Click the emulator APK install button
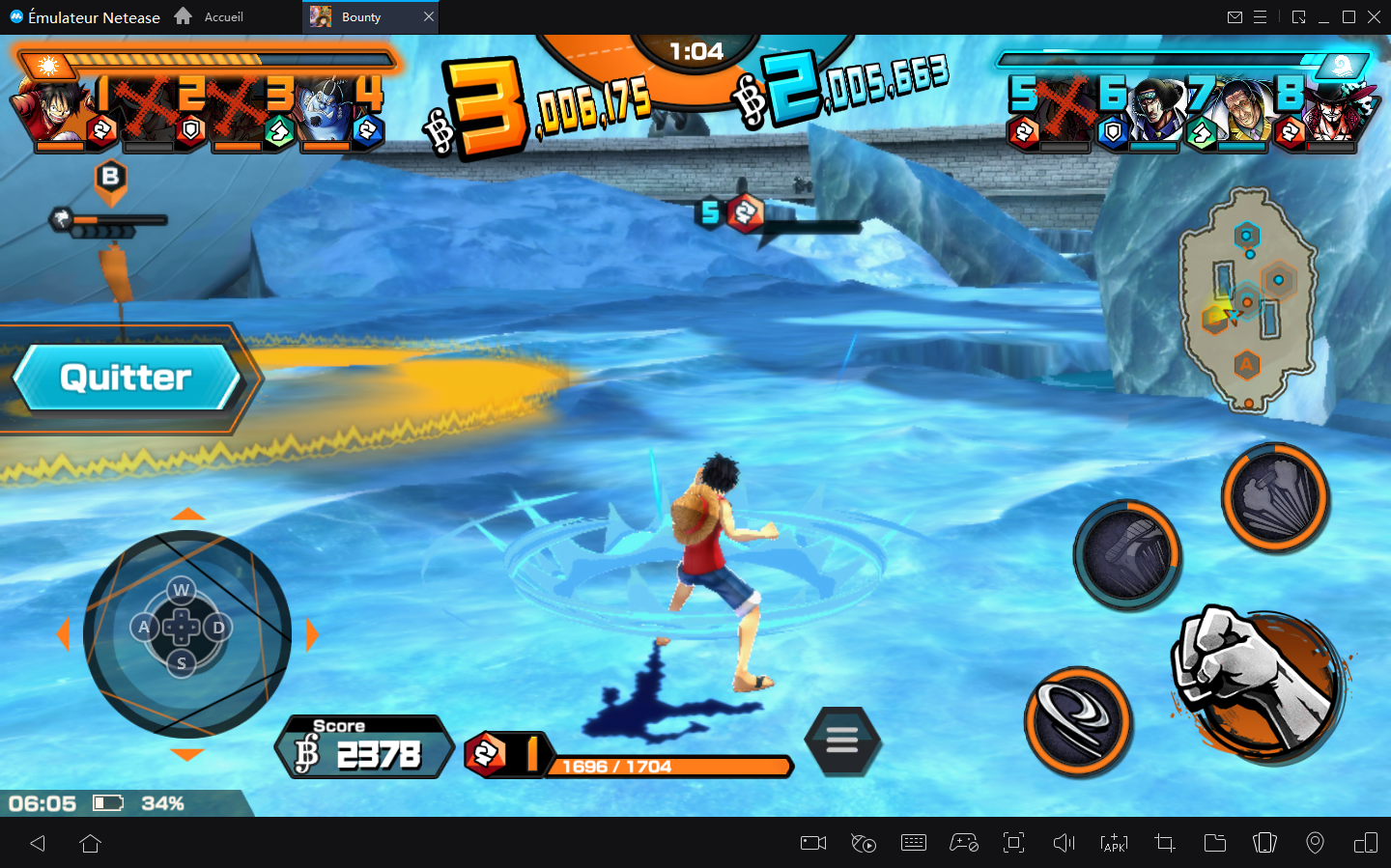This screenshot has height=868, width=1391. click(x=1114, y=843)
